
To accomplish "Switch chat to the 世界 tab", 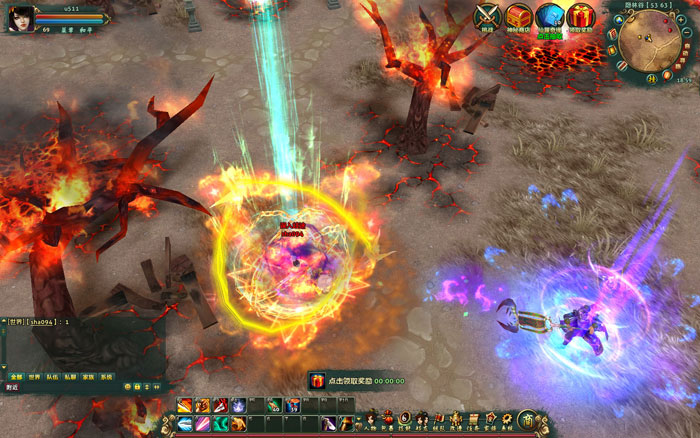I will [34, 377].
